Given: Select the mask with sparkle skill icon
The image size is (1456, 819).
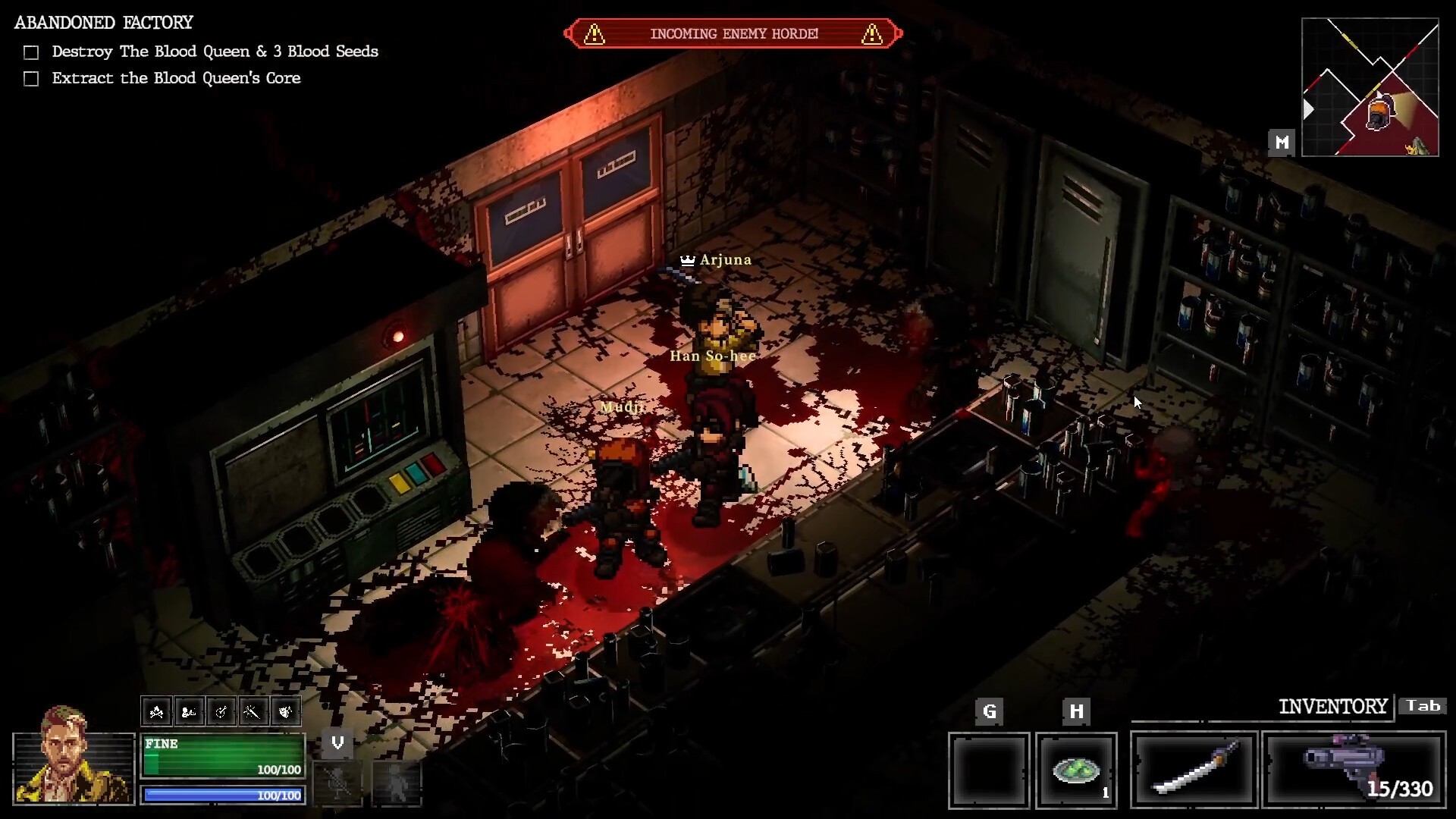Looking at the screenshot, I should click(x=286, y=711).
